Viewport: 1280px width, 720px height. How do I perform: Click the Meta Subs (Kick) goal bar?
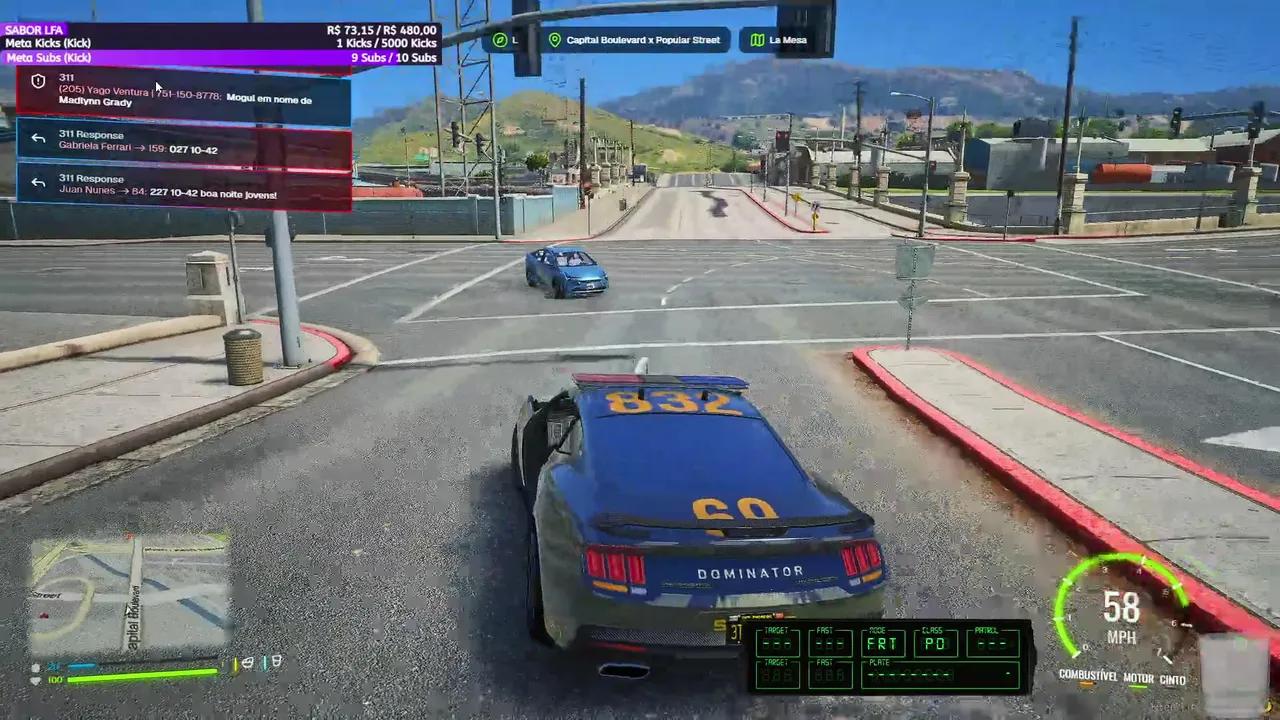click(220, 58)
